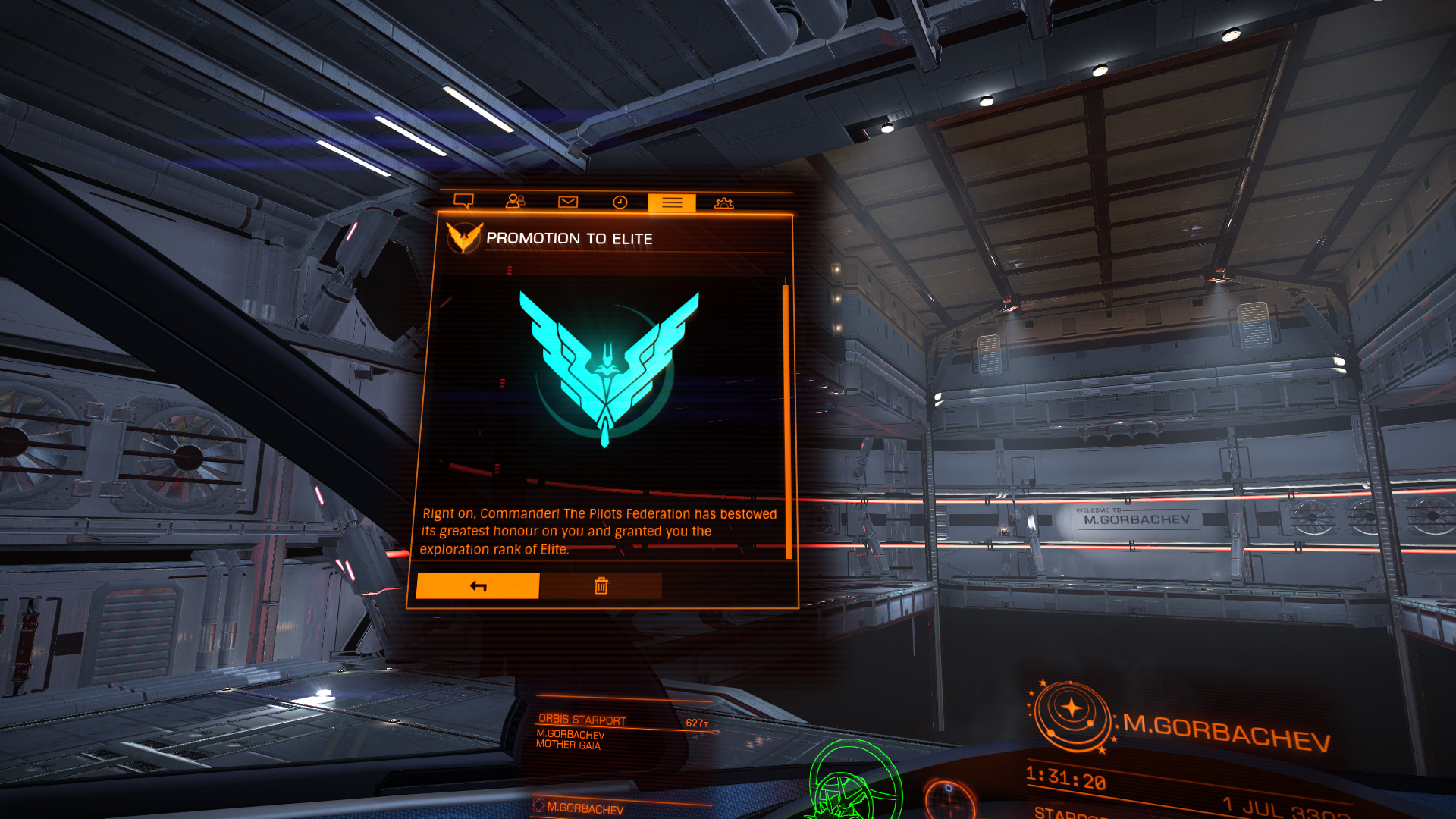Open the inbox envelope tab

coord(568,202)
